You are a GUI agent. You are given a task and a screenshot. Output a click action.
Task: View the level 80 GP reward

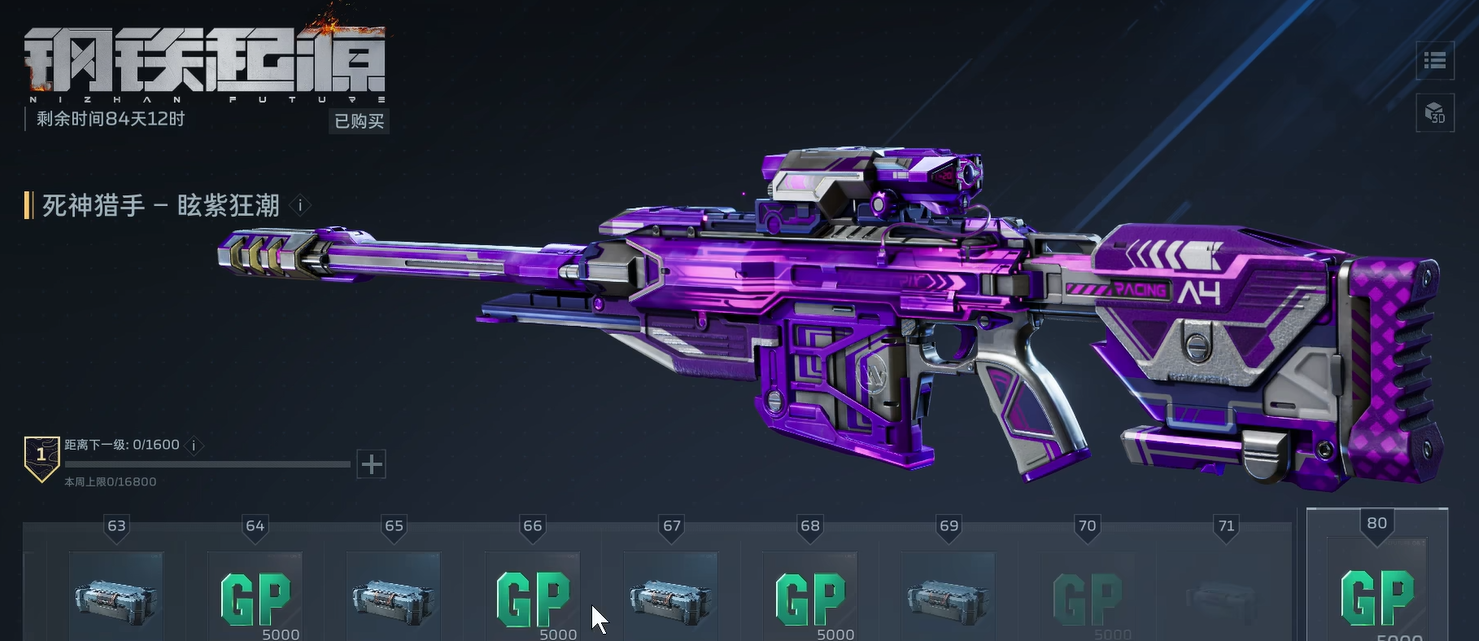pos(1377,597)
